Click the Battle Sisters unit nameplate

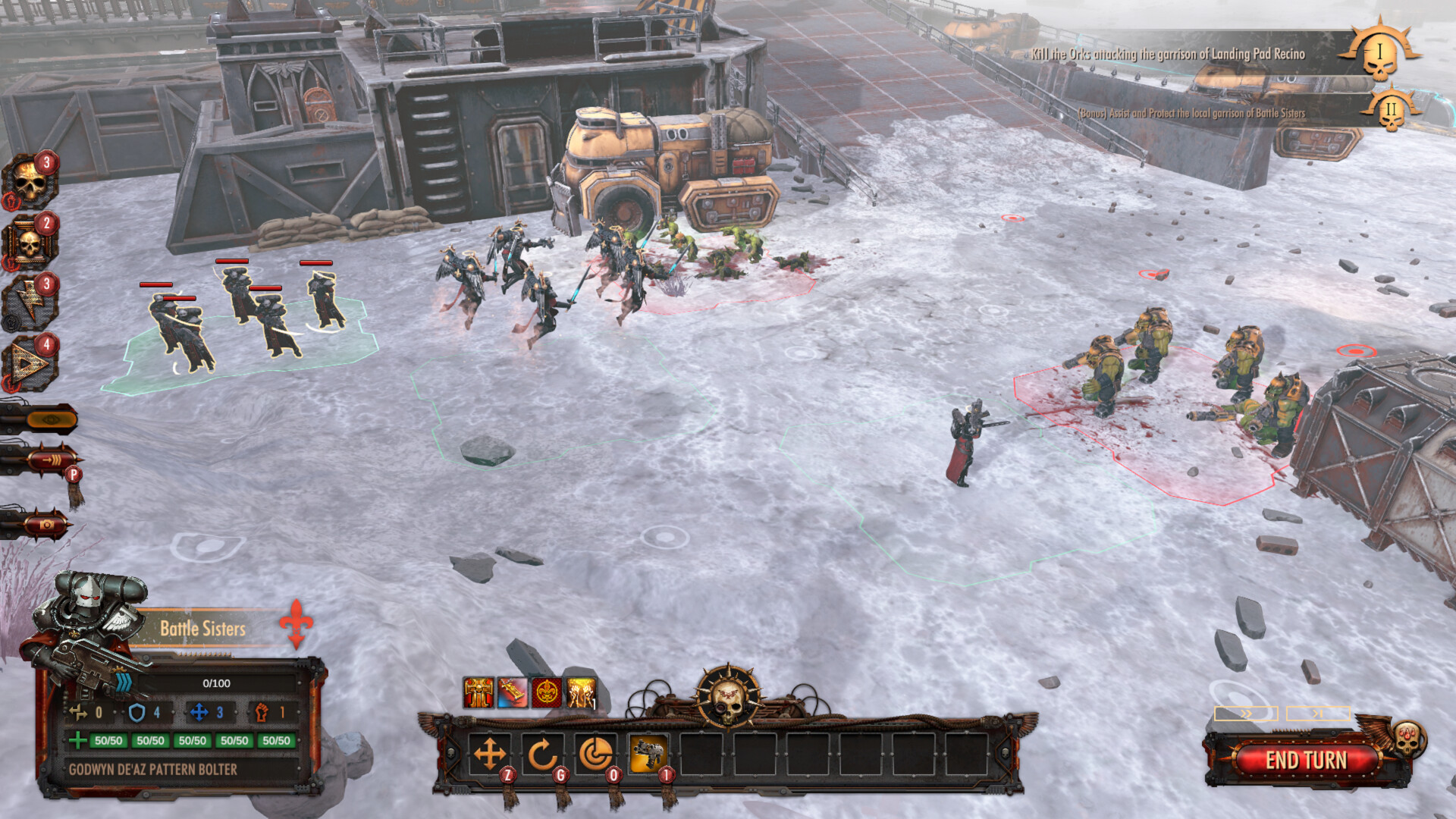202,629
